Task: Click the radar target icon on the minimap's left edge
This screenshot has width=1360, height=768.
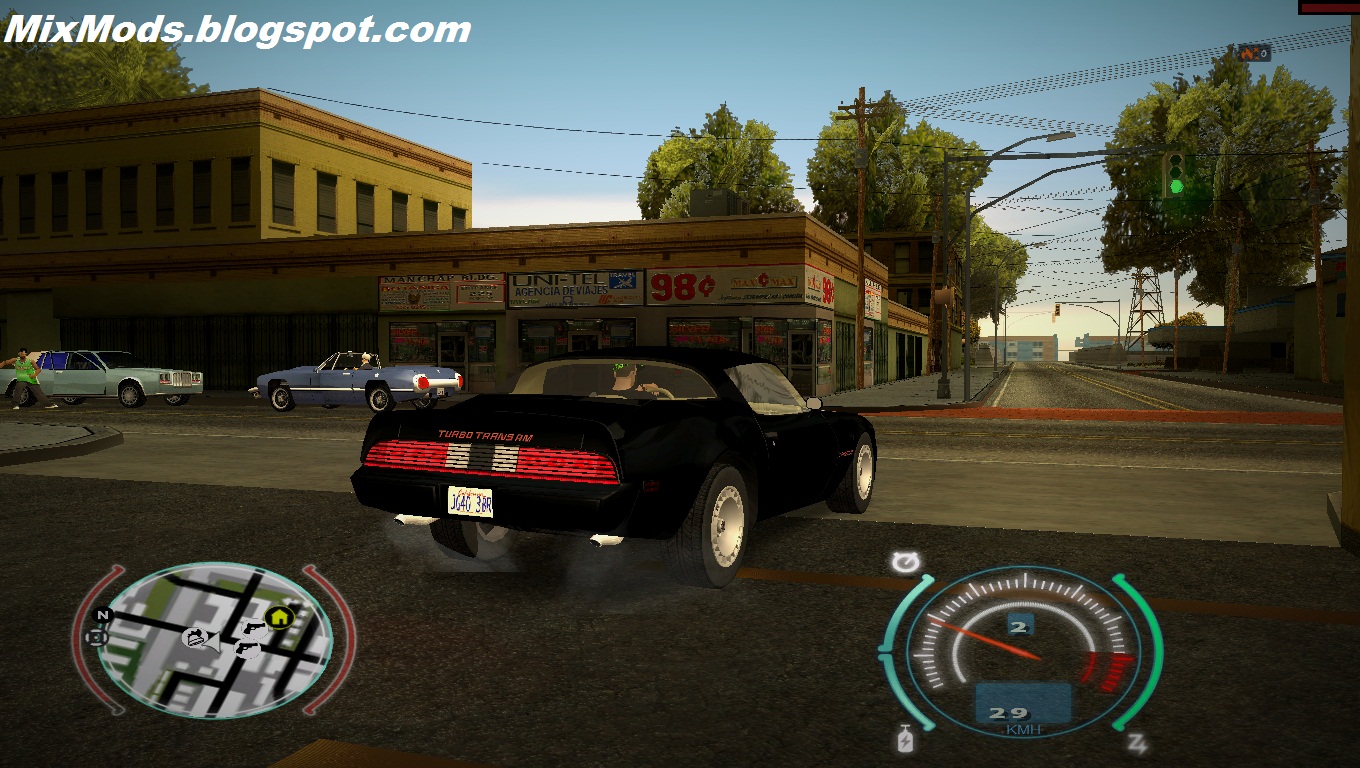Action: coord(95,637)
